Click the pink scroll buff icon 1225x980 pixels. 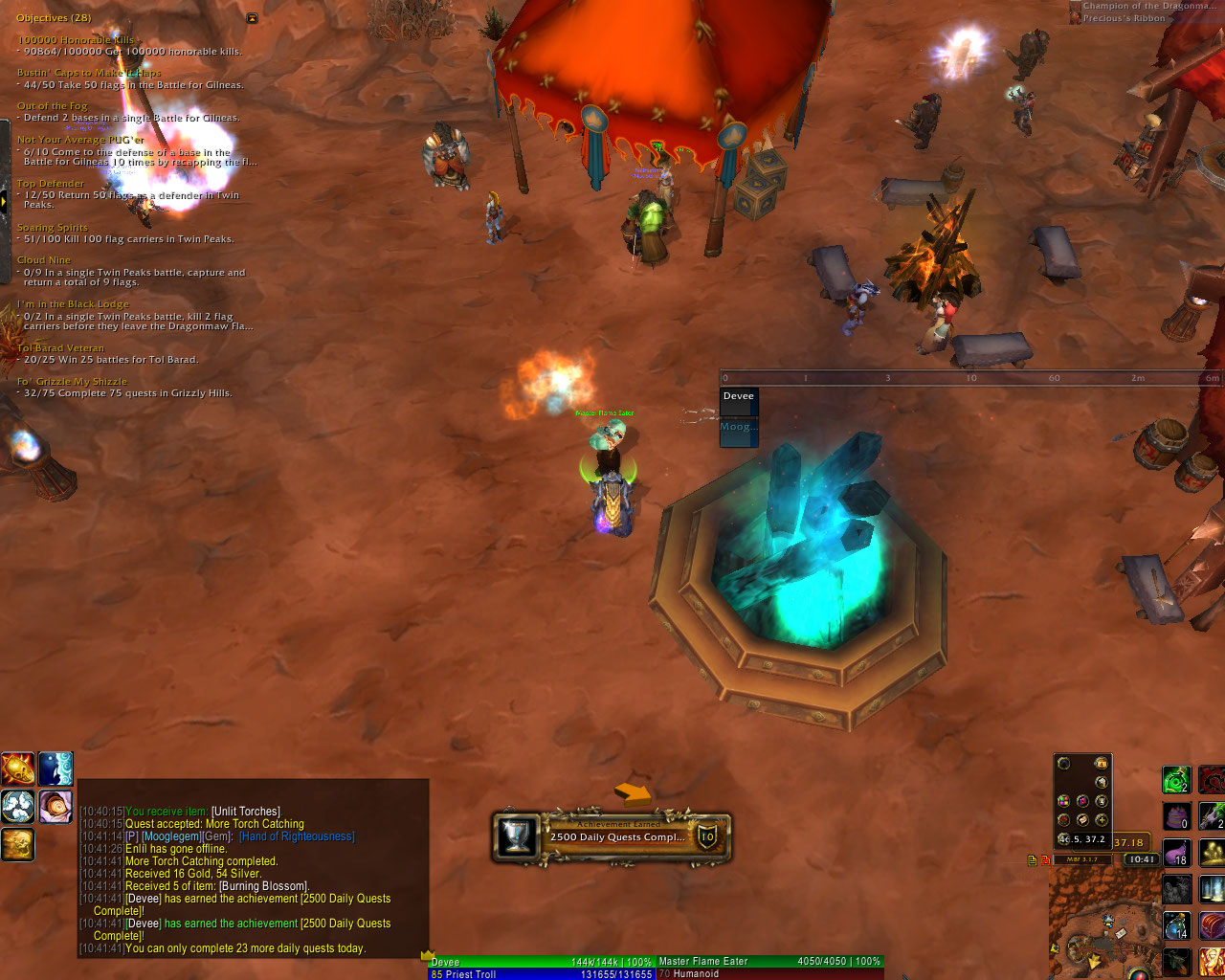tap(56, 807)
